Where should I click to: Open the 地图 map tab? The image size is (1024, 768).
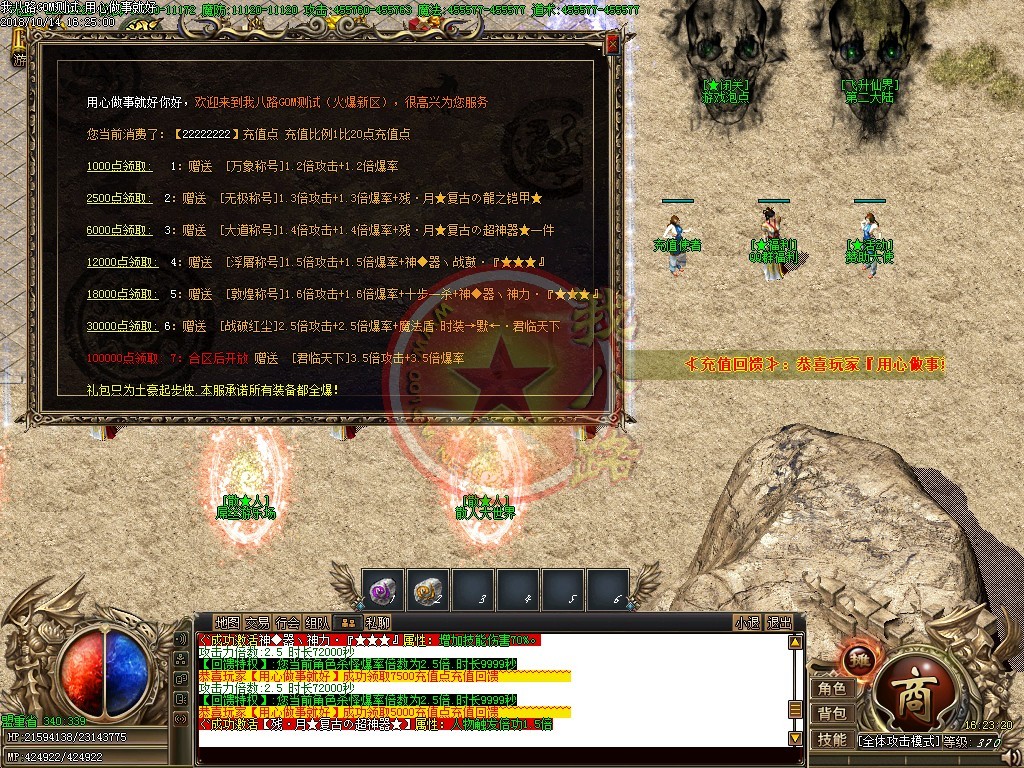[x=228, y=622]
